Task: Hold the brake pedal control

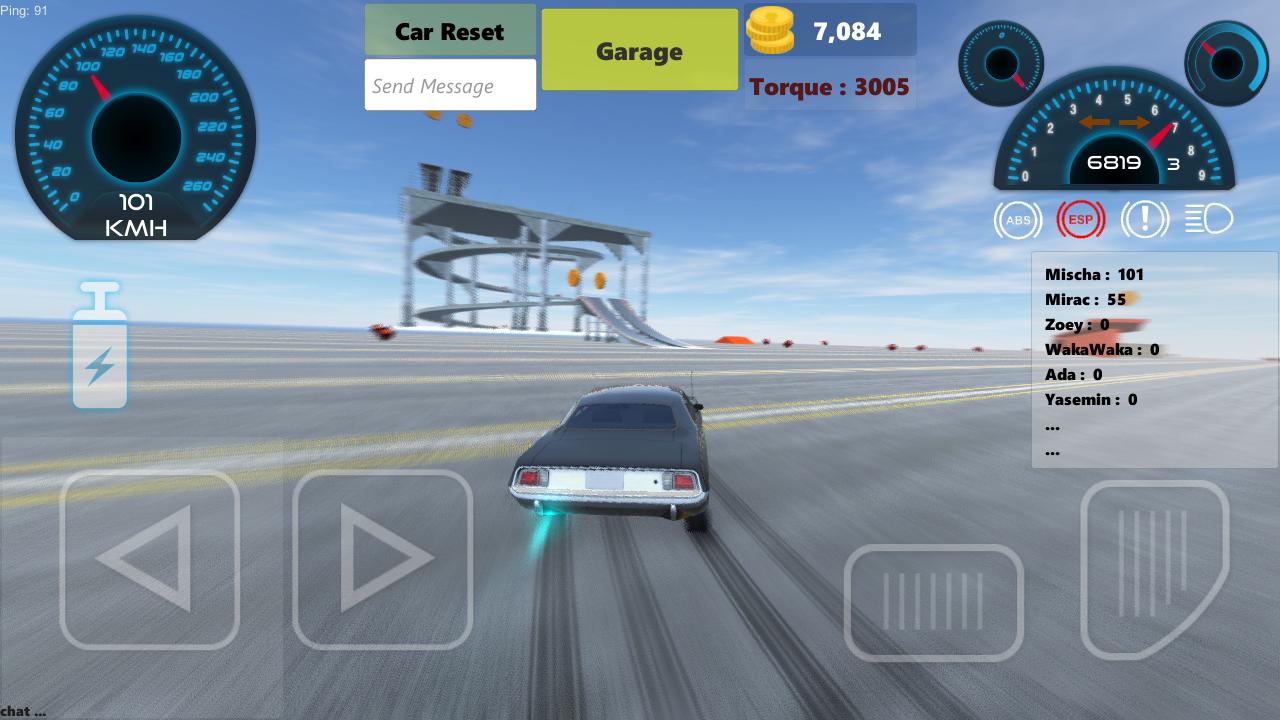Action: [934, 603]
